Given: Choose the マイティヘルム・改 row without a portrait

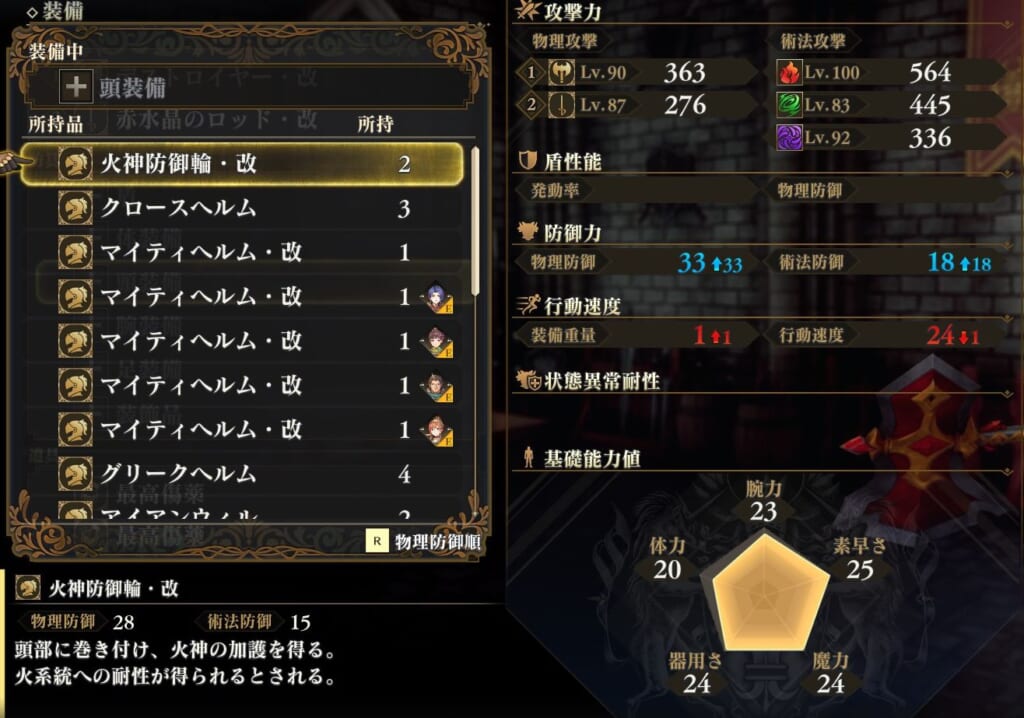Looking at the screenshot, I should [x=240, y=252].
